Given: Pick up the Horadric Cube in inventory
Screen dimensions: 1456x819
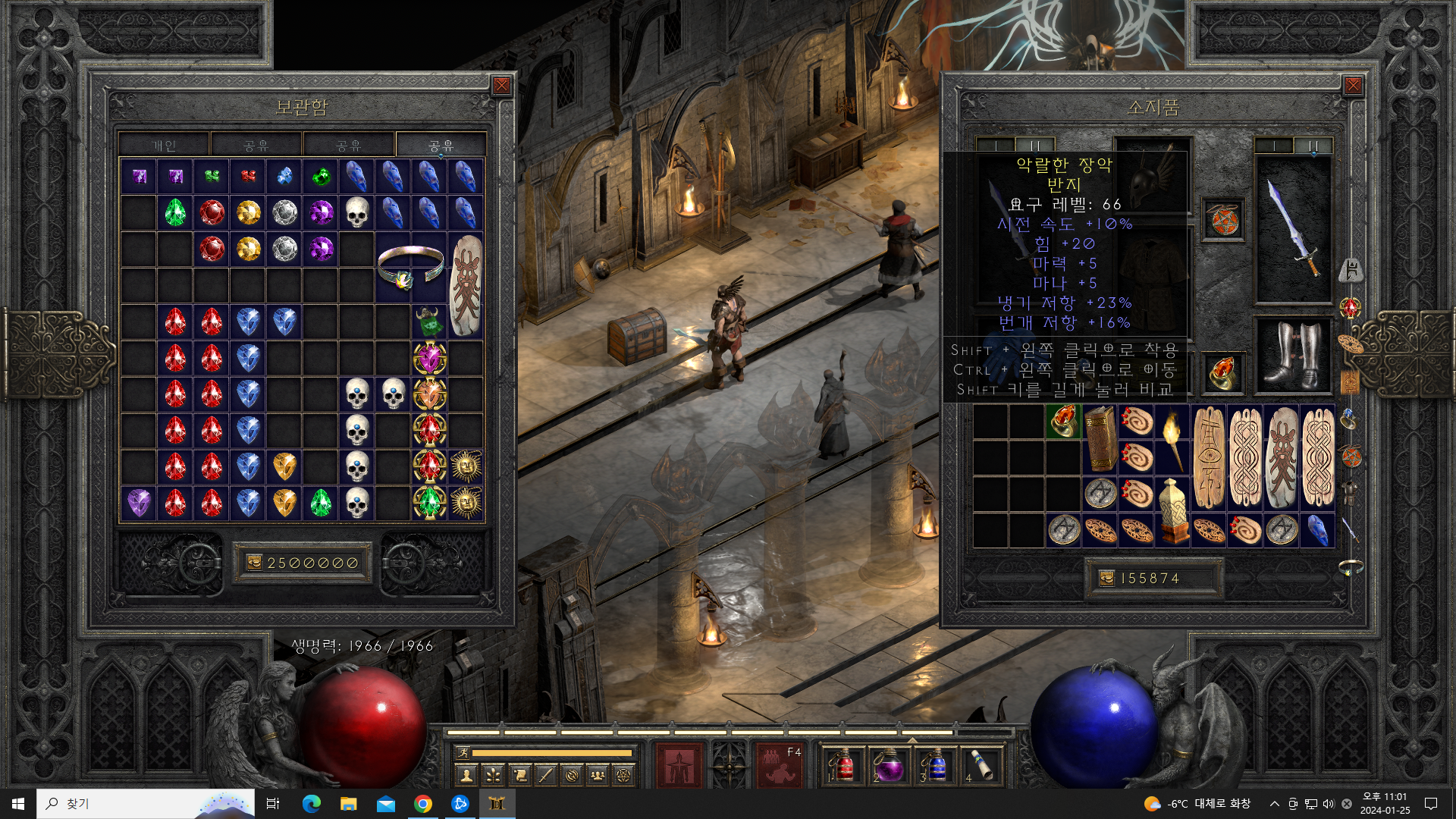Looking at the screenshot, I should tap(1172, 511).
